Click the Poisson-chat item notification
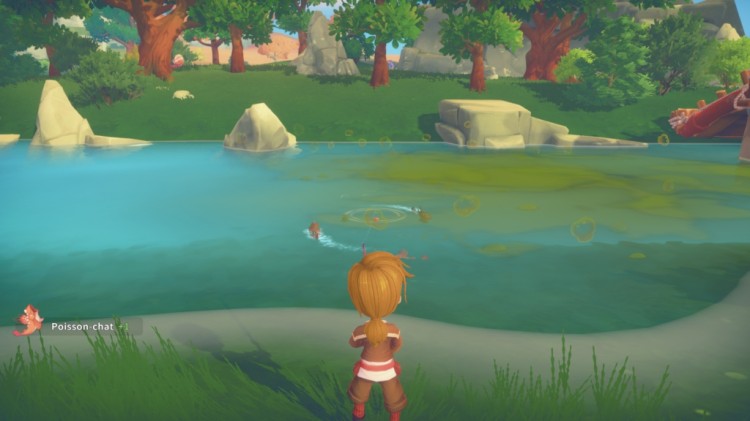The width and height of the screenshot is (750, 421). click(x=80, y=326)
